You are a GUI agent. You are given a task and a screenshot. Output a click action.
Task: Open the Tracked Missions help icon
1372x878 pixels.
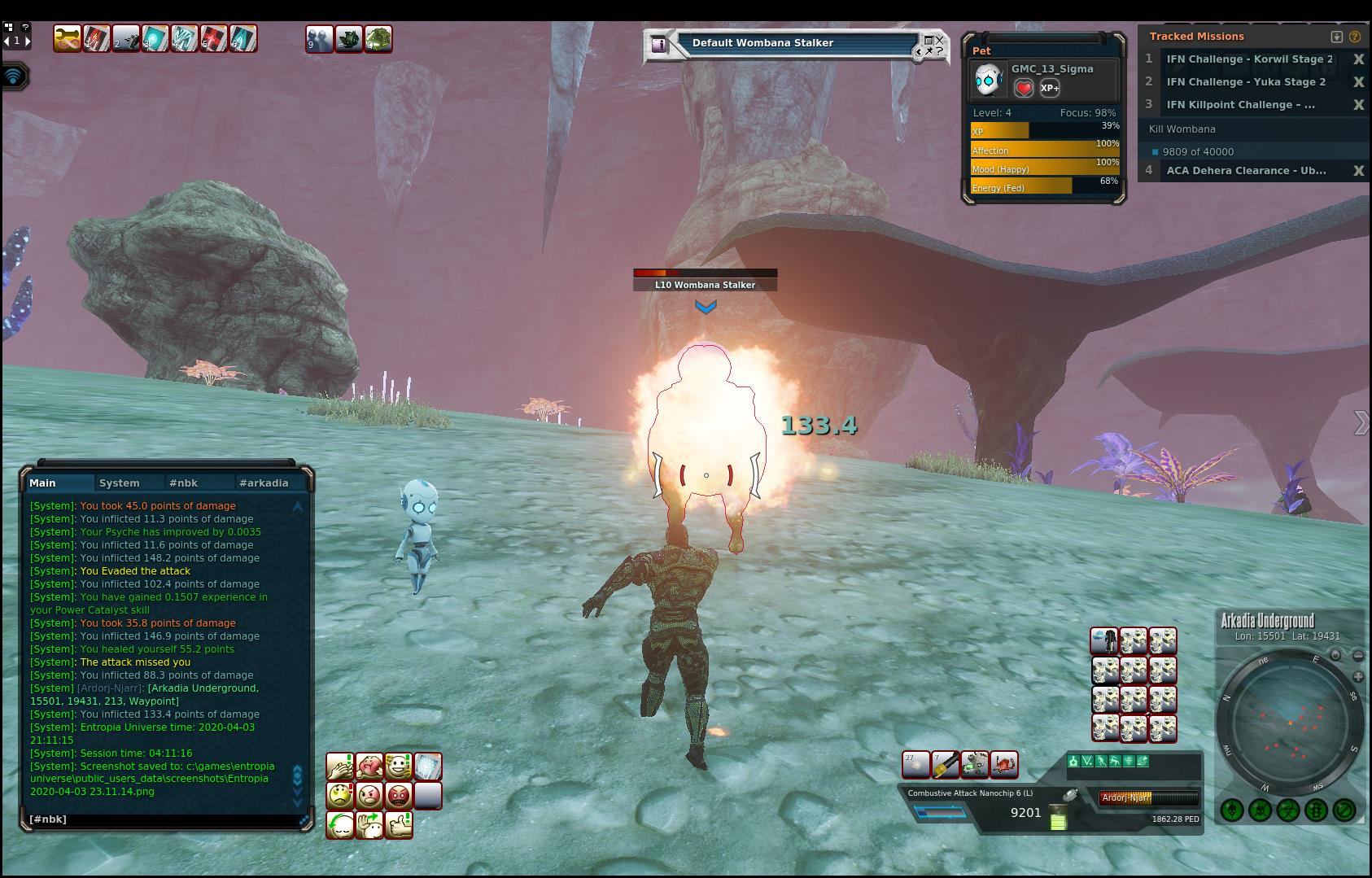point(1355,37)
